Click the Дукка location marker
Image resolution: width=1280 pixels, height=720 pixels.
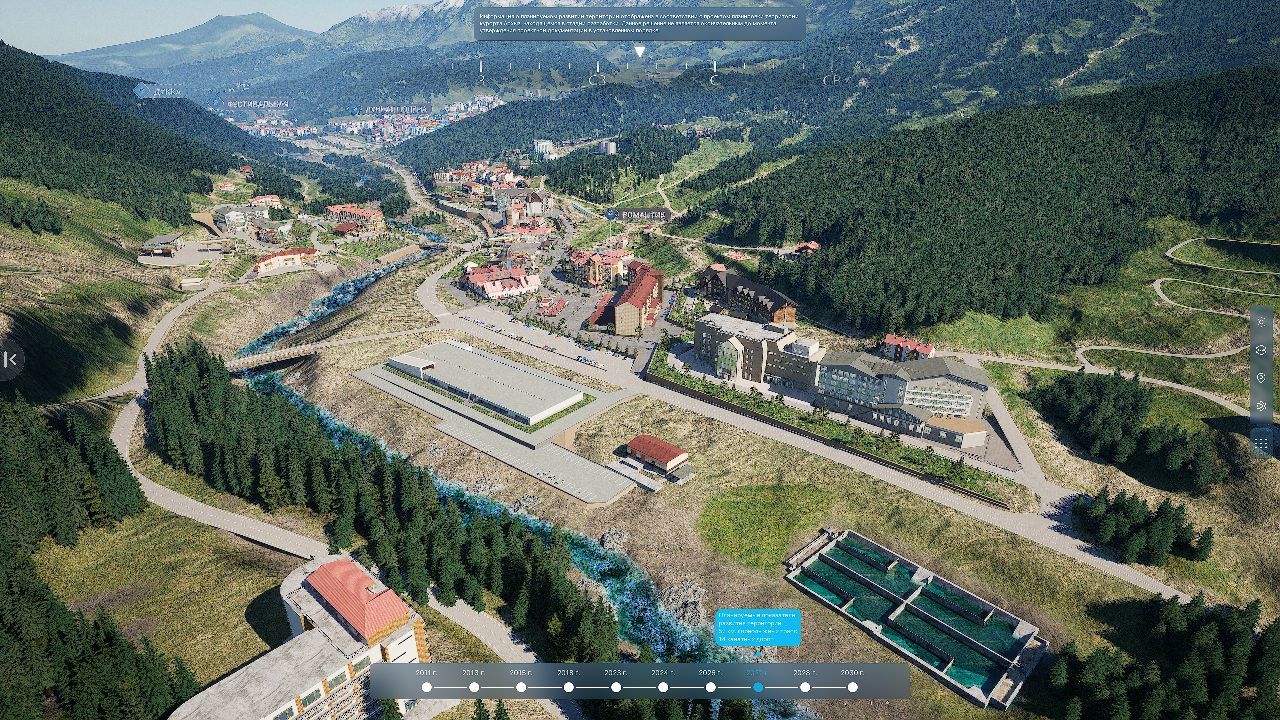pos(158,90)
